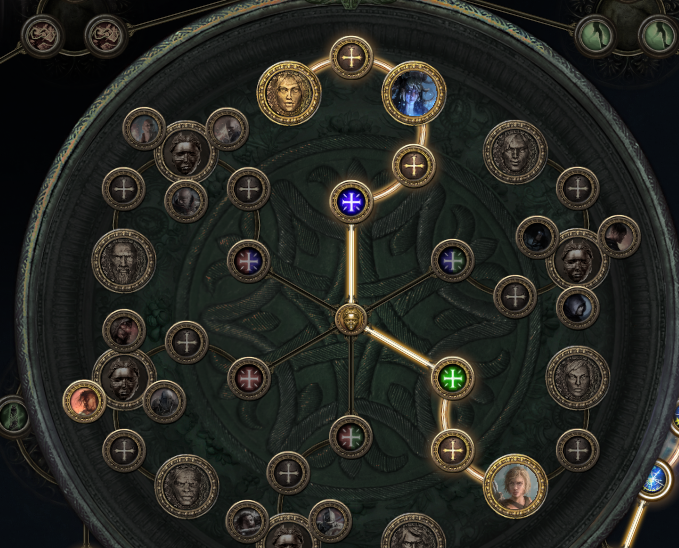Select the central golden face start node
Screen dimensions: 679x548
(350, 320)
